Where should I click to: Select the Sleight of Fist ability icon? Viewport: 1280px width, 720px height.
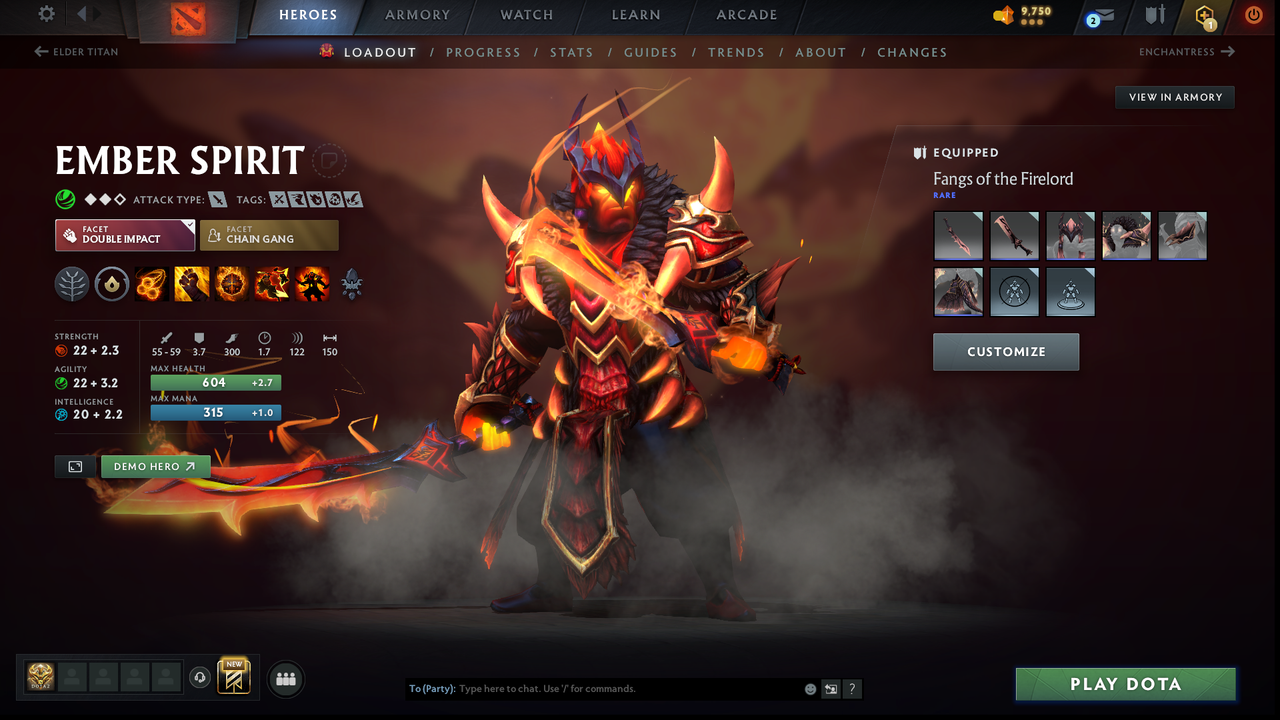tap(191, 284)
